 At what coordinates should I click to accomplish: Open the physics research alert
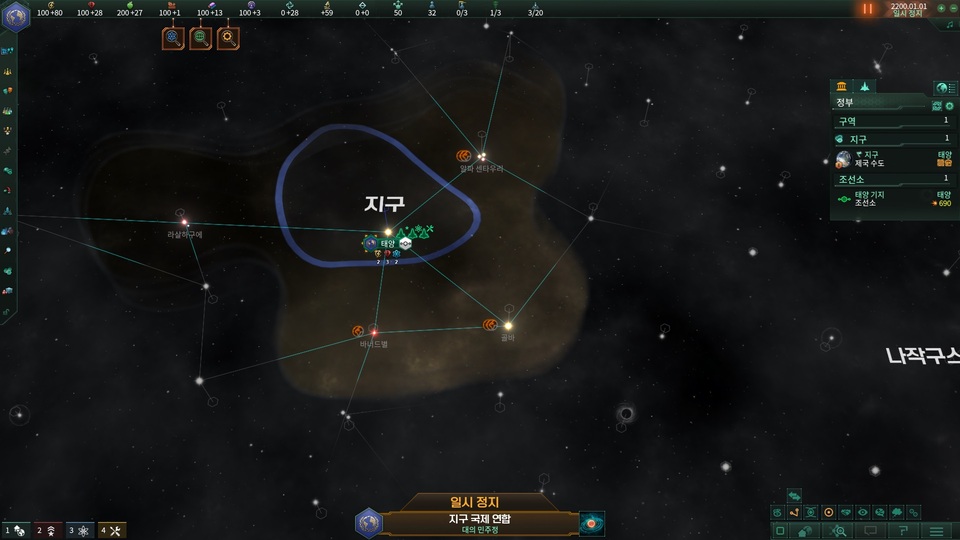(x=173, y=39)
